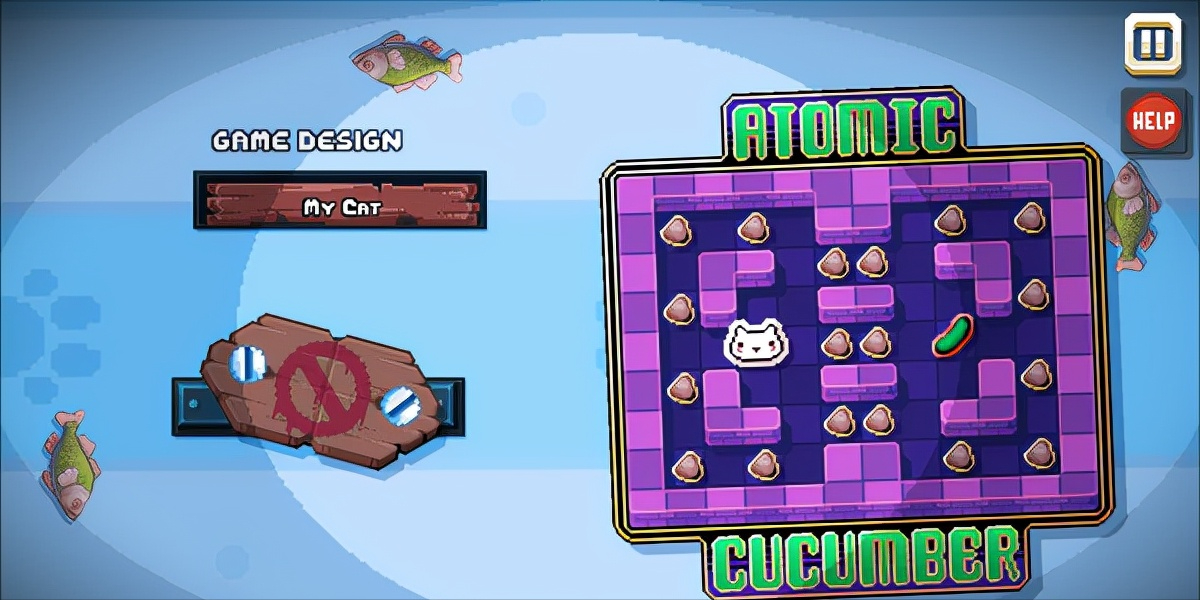
Task: Select the My Cat wooden plank
Action: tap(340, 199)
